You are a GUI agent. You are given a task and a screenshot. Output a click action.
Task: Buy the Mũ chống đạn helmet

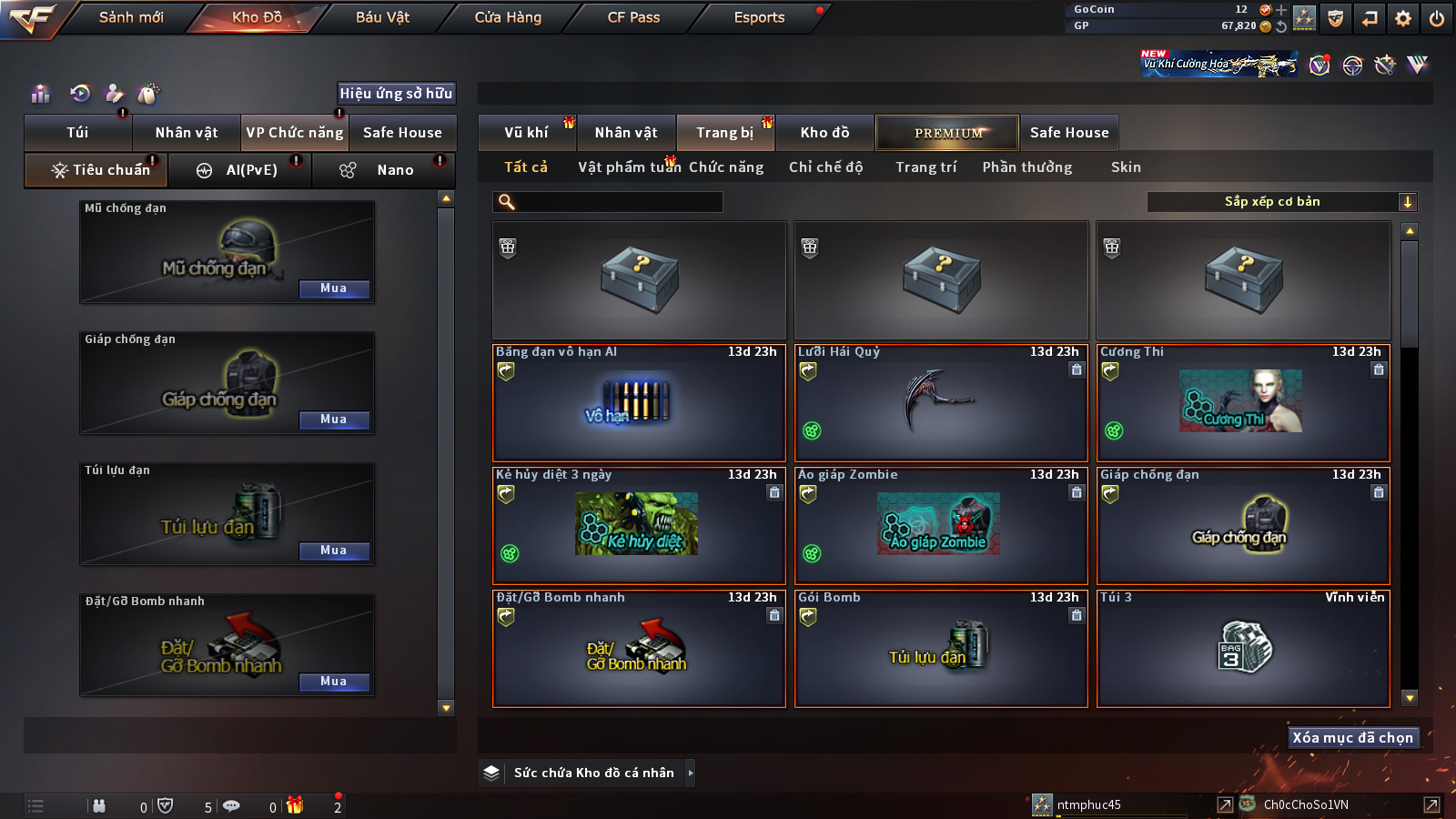click(x=334, y=288)
